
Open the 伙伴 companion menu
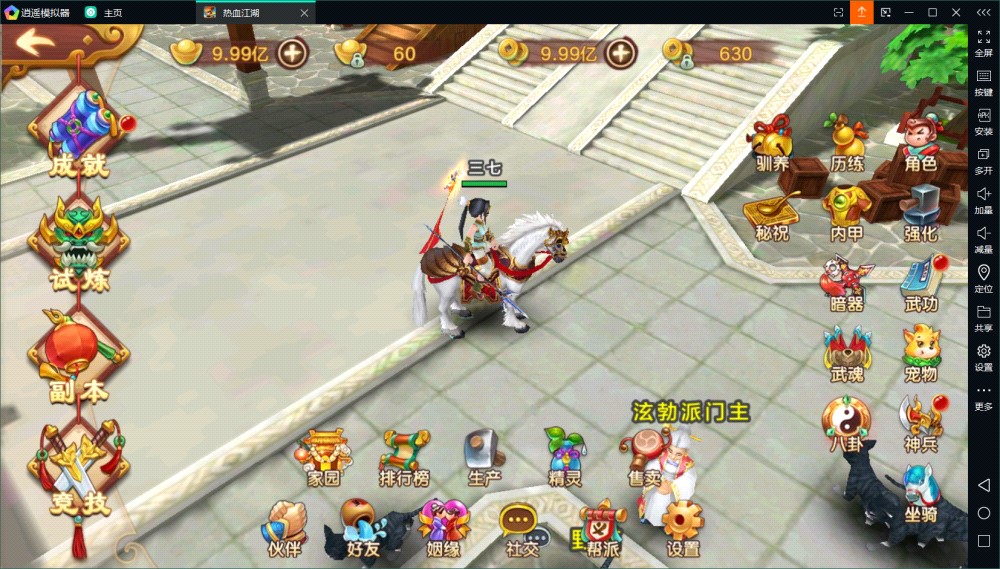click(x=283, y=528)
